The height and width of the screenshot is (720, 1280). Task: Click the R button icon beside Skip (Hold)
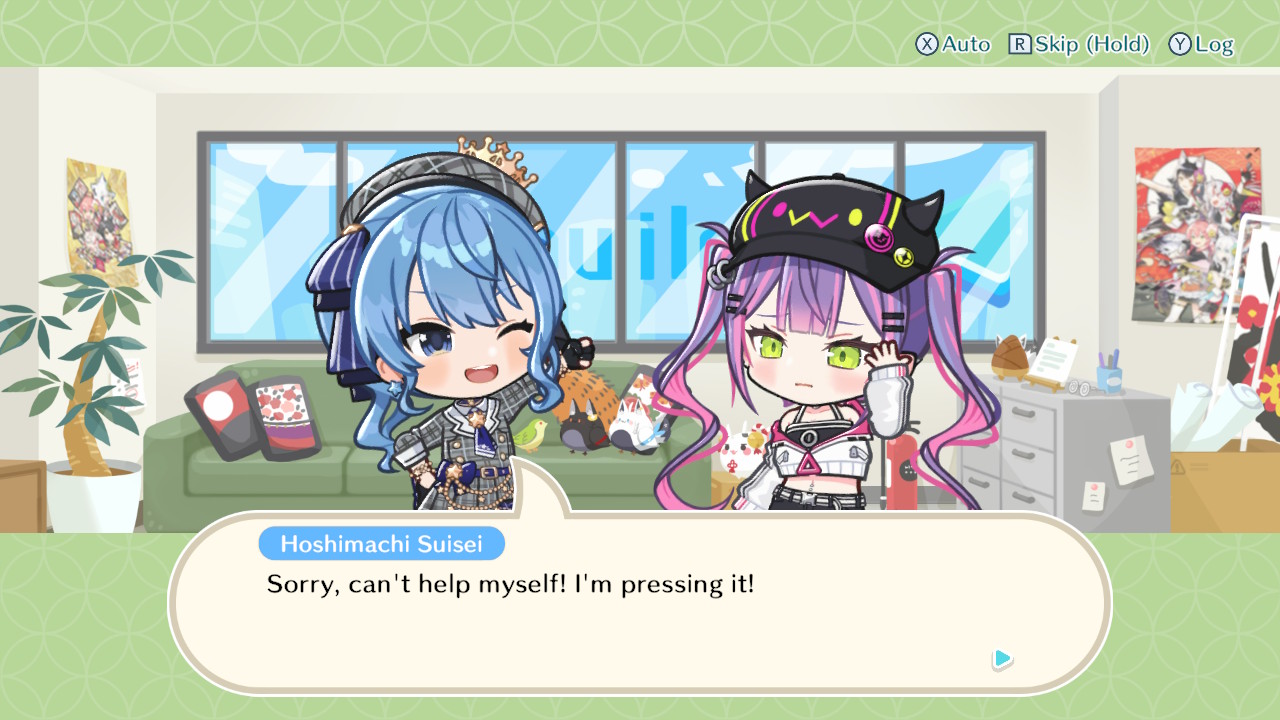click(x=1018, y=44)
